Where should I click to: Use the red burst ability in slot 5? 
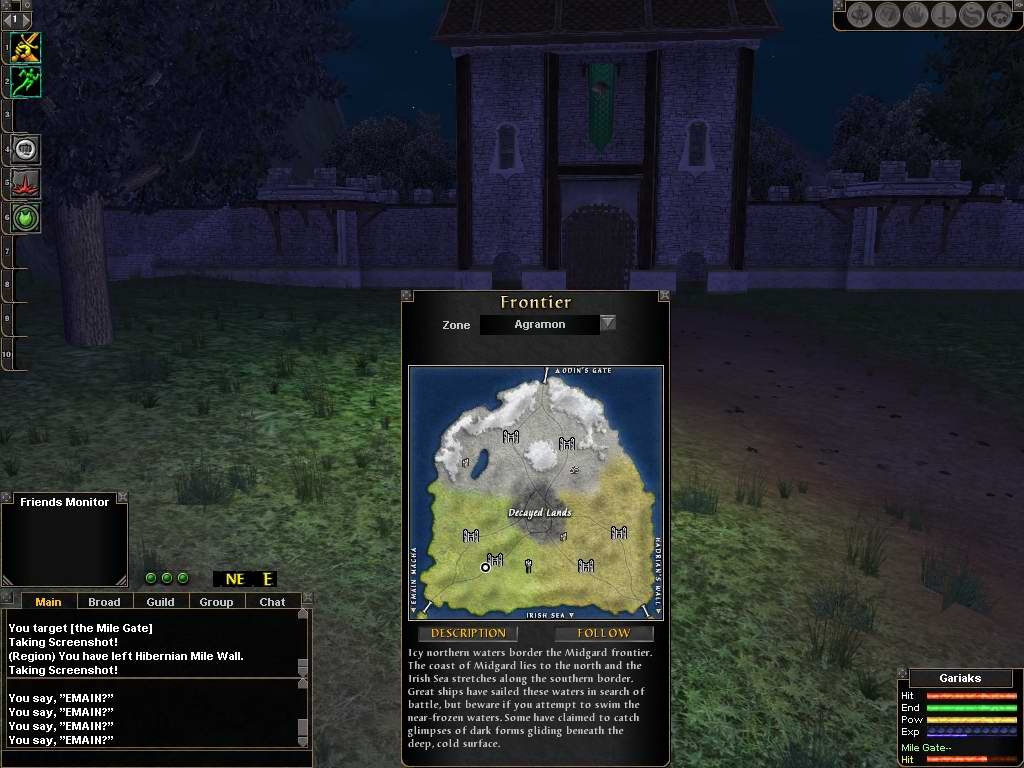26,184
